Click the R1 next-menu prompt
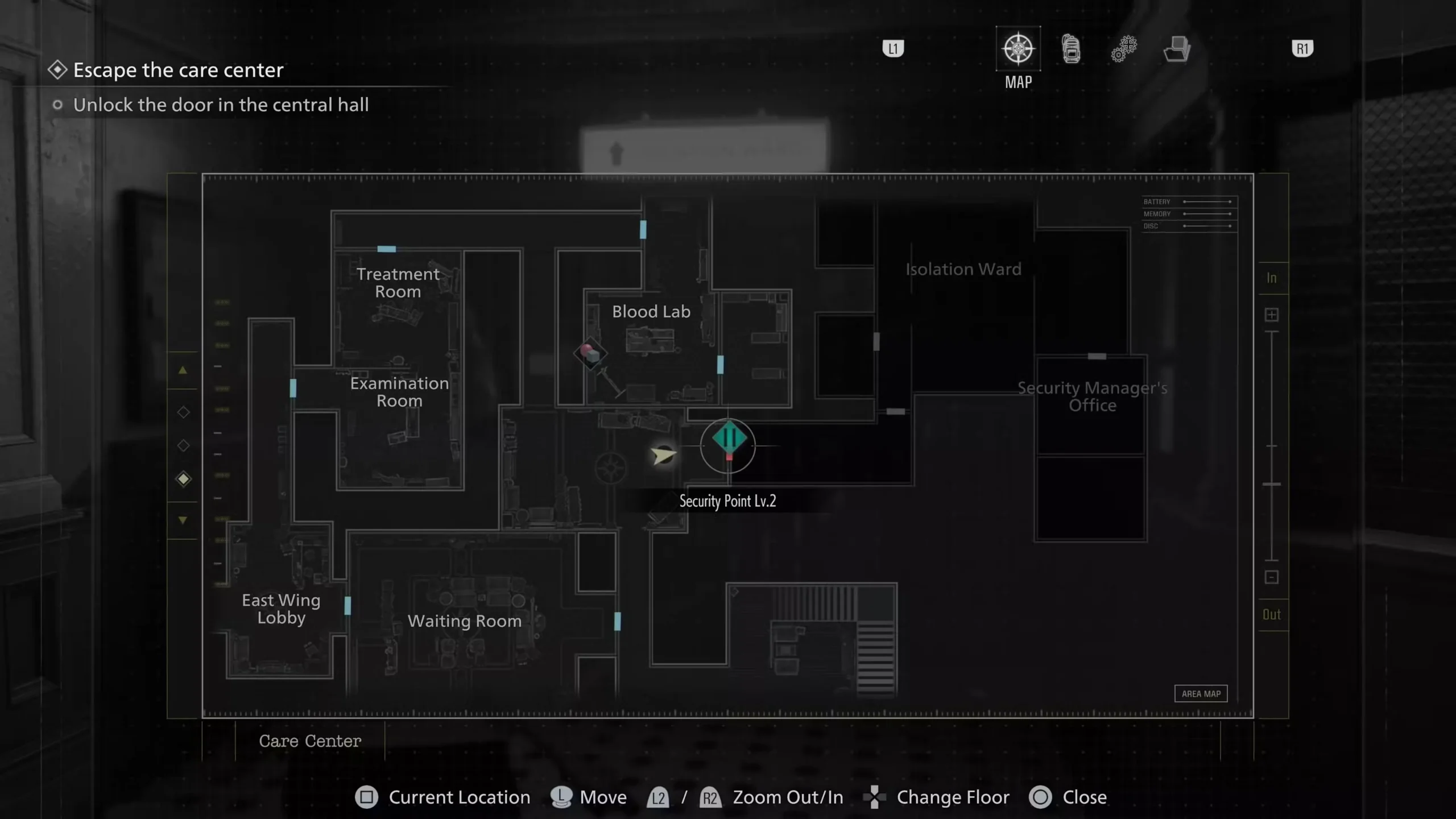 point(1302,48)
